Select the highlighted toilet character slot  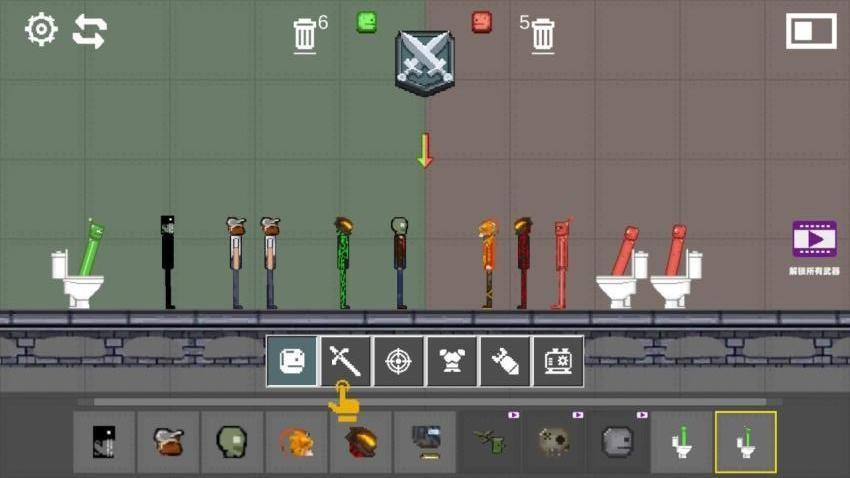pyautogui.click(x=745, y=441)
